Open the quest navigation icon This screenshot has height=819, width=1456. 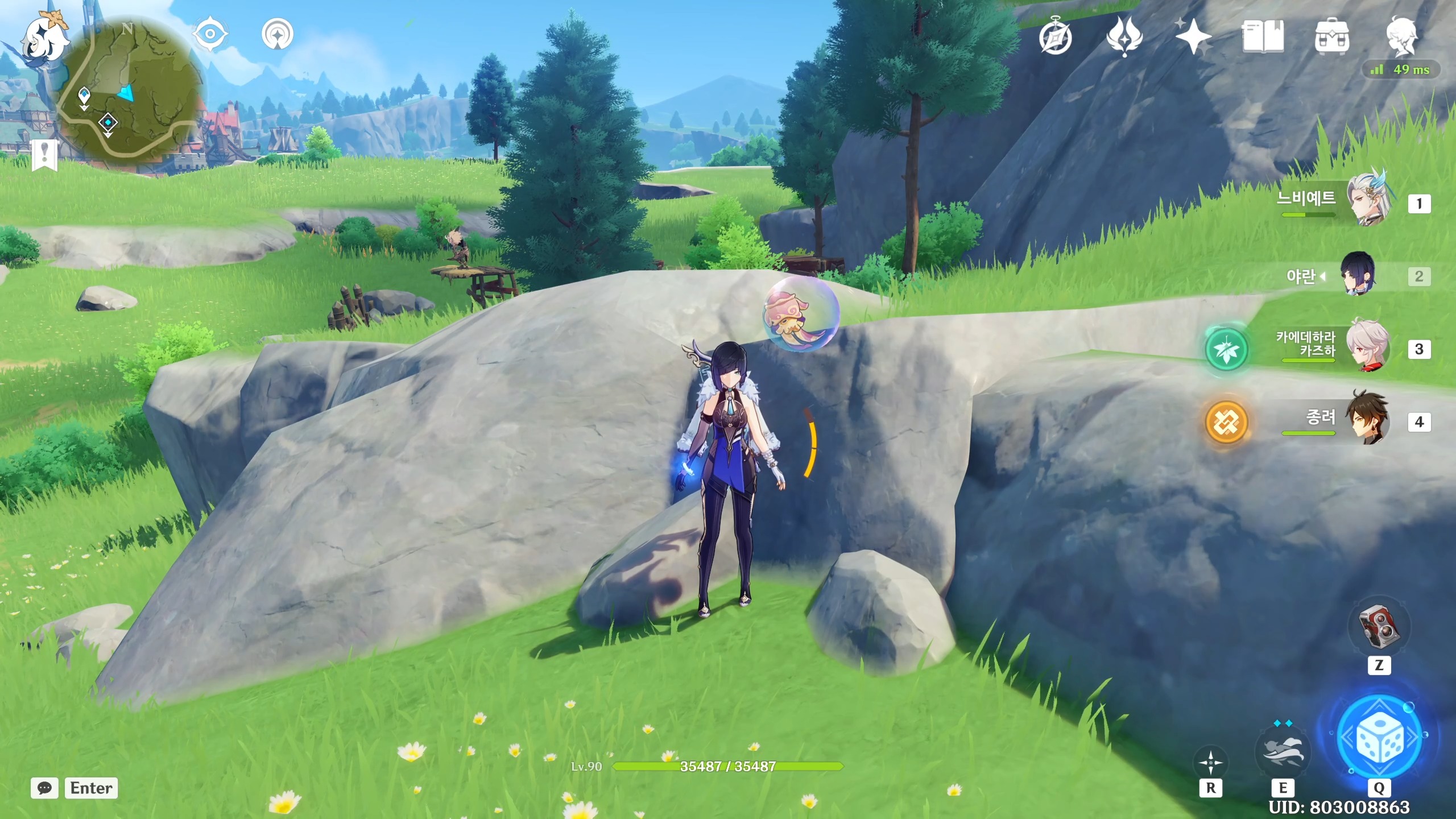pyautogui.click(x=278, y=34)
